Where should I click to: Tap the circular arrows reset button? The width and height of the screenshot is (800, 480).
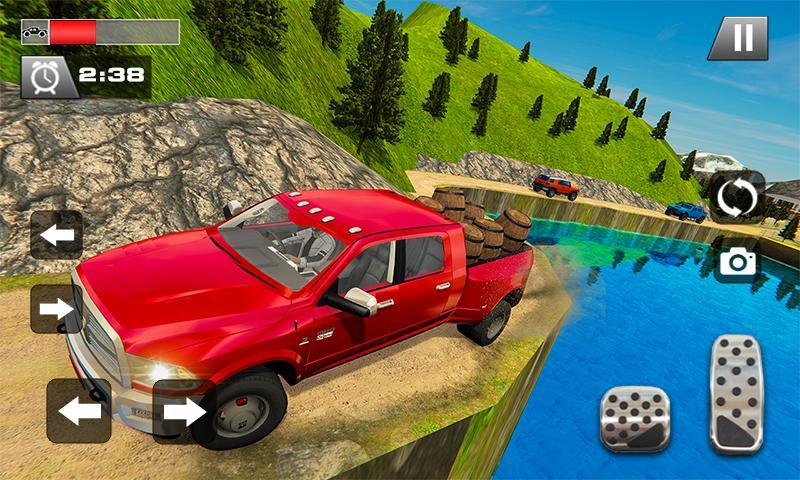(737, 197)
